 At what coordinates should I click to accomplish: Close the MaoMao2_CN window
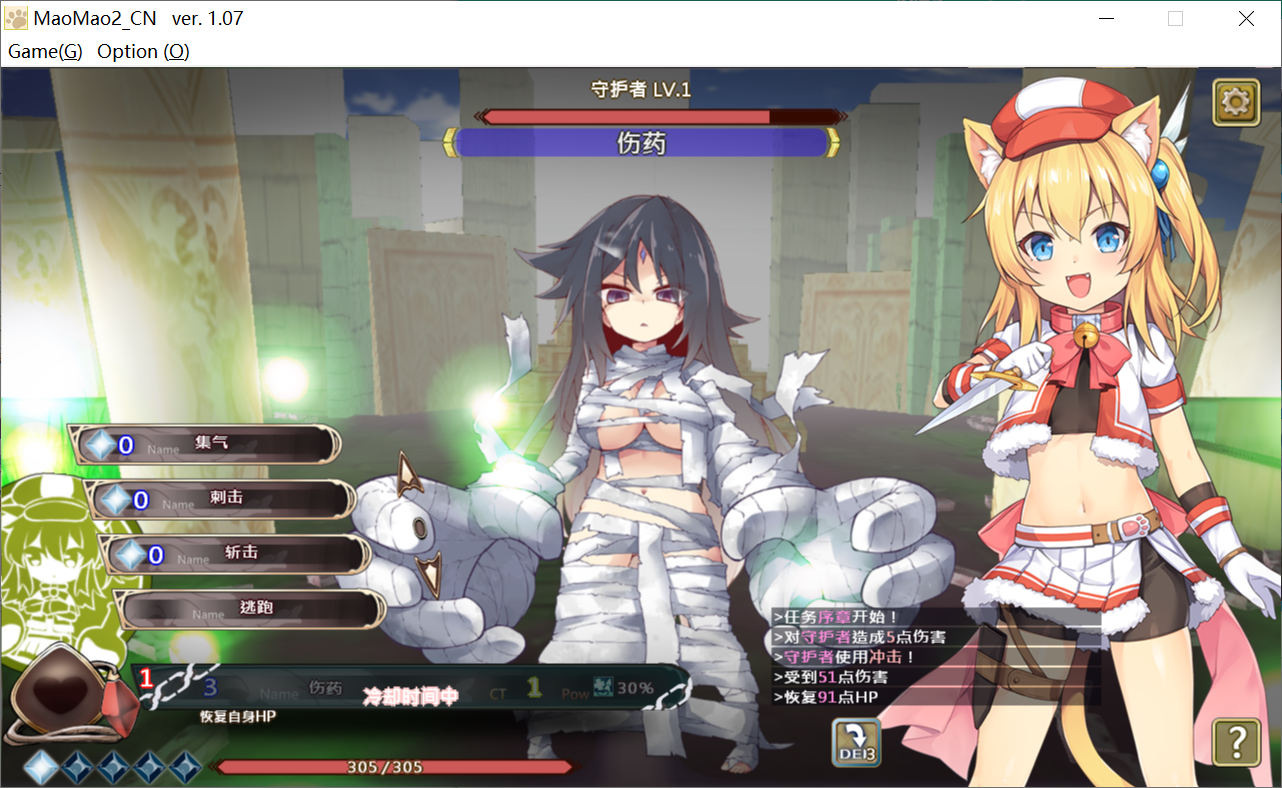click(1246, 18)
